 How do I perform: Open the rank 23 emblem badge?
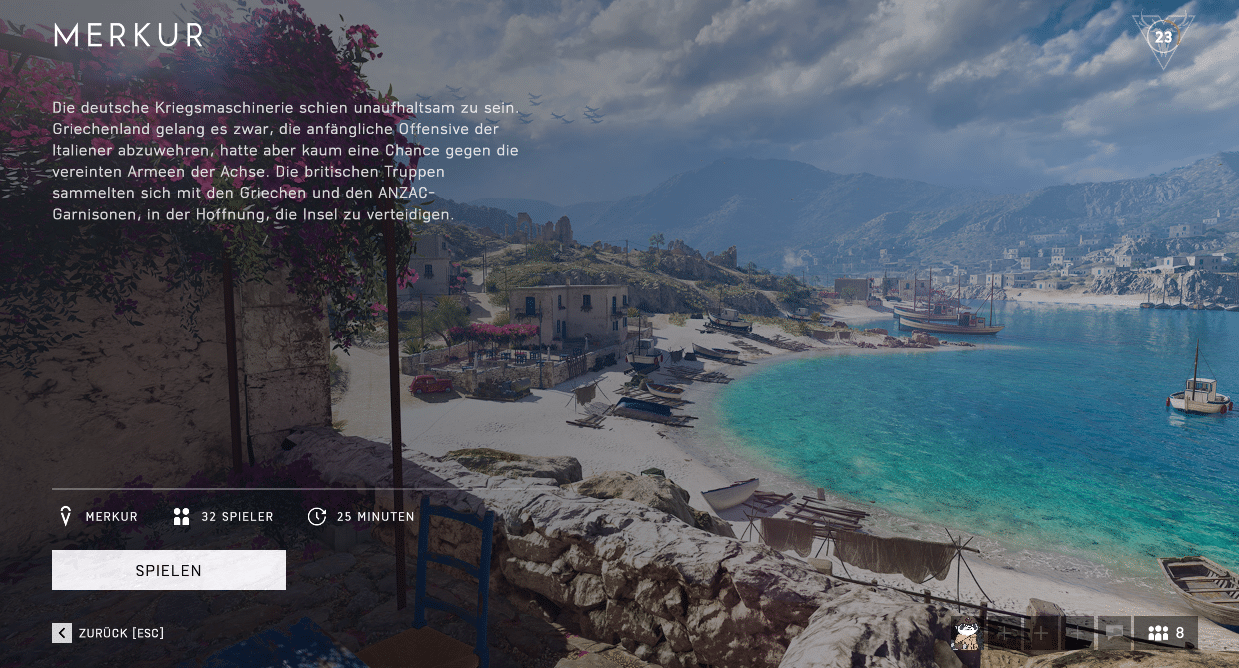(1163, 39)
